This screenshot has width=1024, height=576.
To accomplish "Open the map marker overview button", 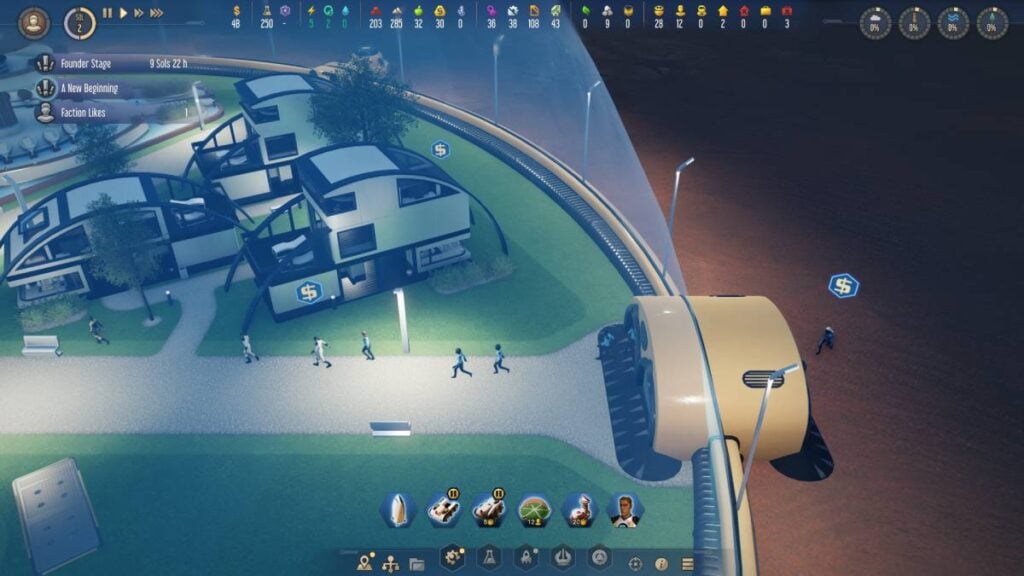I will click(x=365, y=563).
